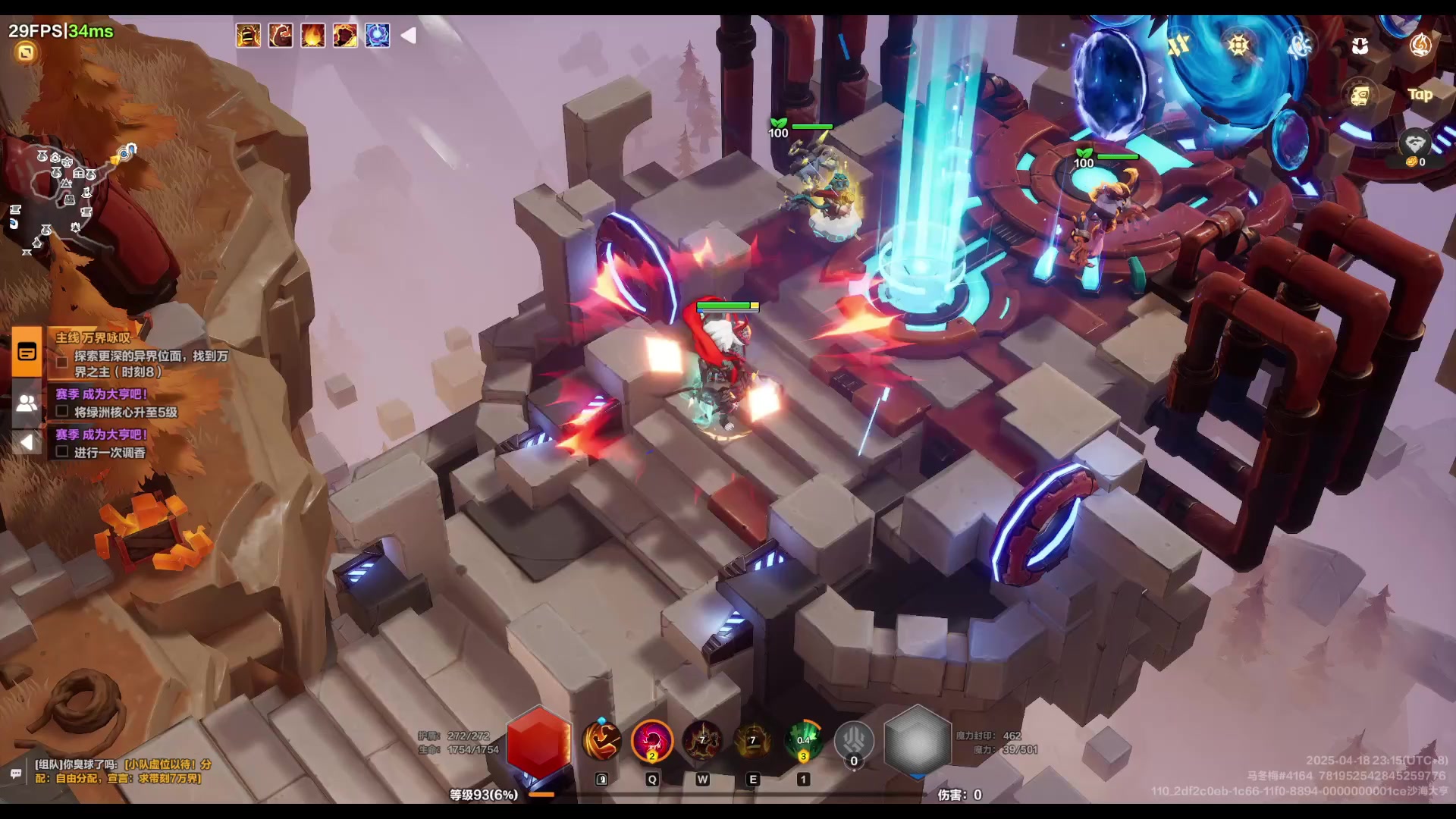Use the W flaming warrior skill
This screenshot has width=1456, height=819.
(702, 741)
